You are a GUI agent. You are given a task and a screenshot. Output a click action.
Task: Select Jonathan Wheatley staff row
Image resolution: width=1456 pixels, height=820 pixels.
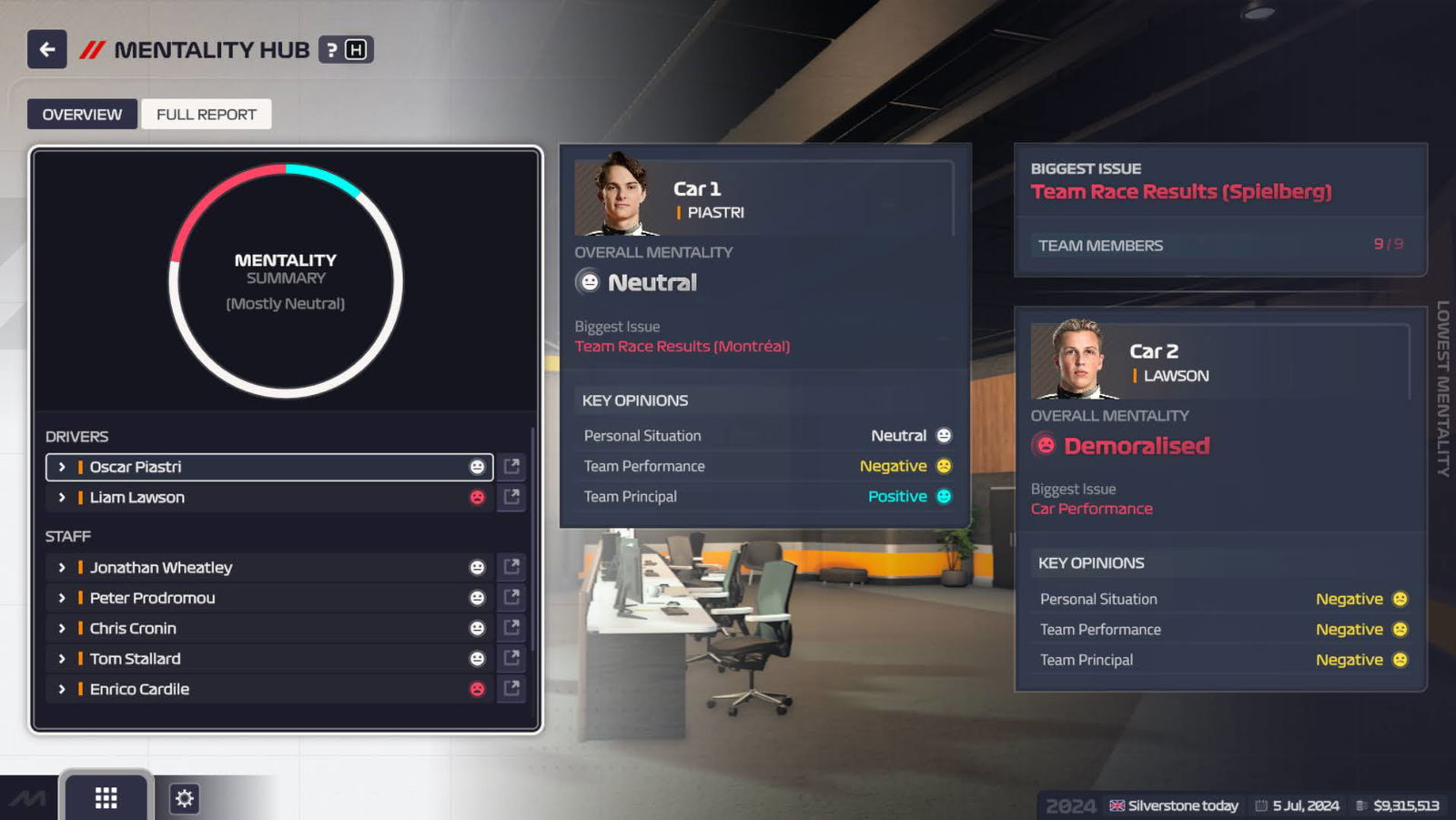(269, 568)
